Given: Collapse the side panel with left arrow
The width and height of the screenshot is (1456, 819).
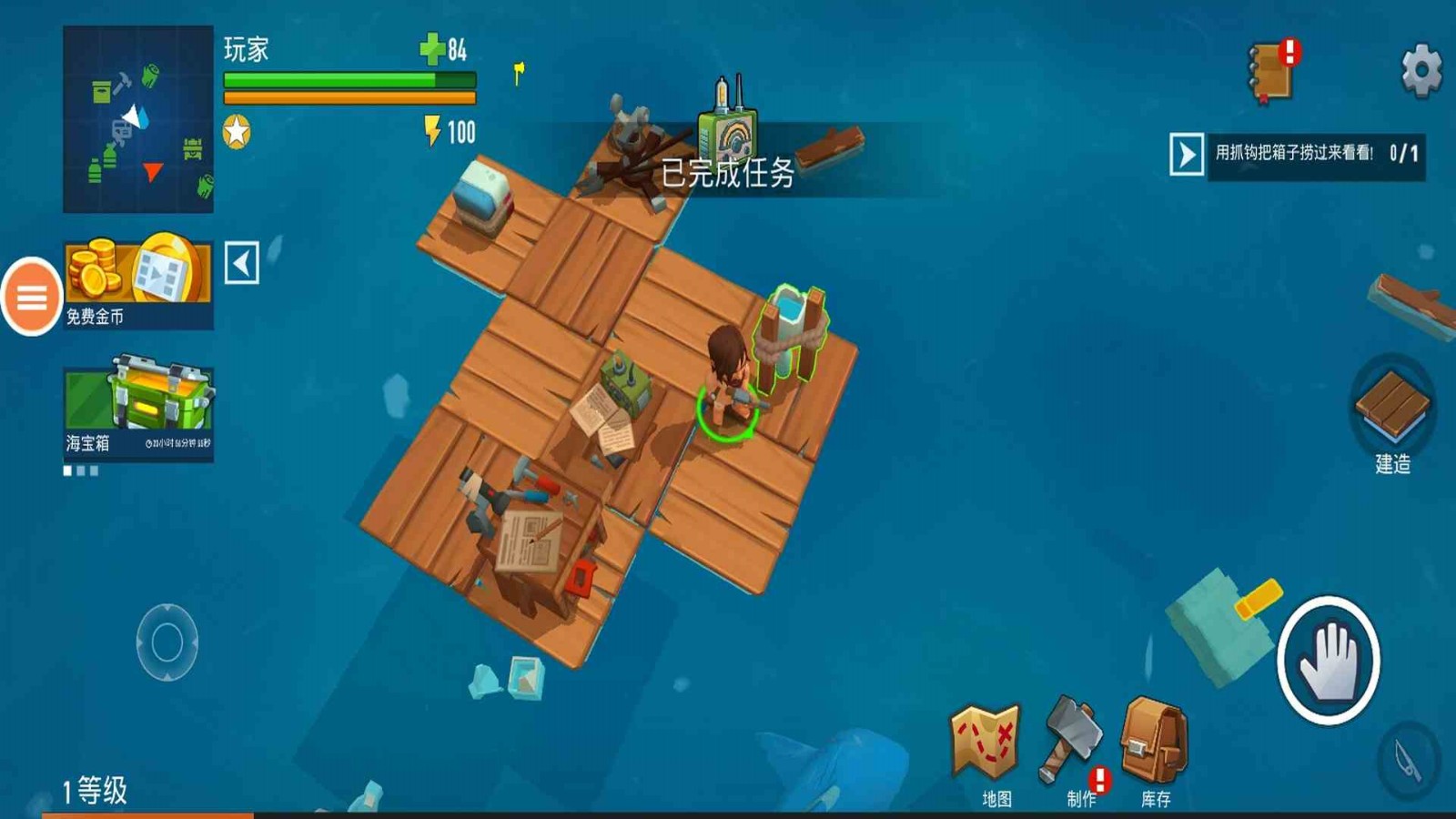Looking at the screenshot, I should [242, 264].
